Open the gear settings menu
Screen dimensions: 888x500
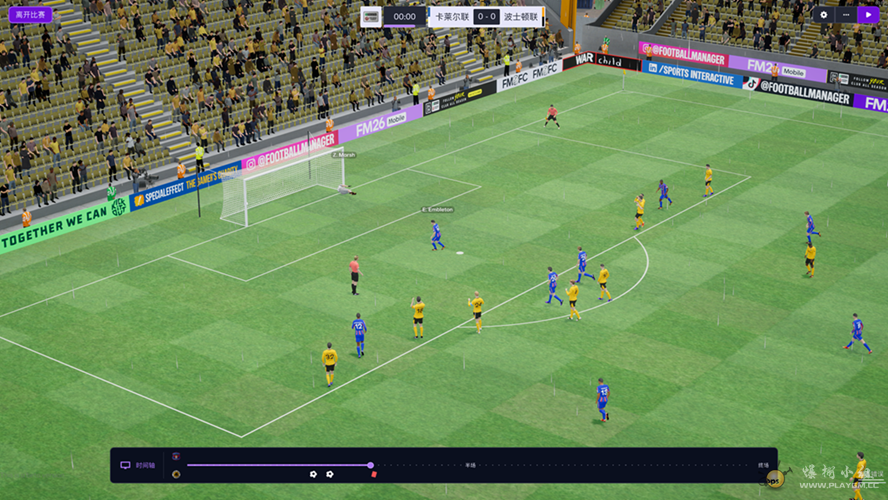coord(824,15)
